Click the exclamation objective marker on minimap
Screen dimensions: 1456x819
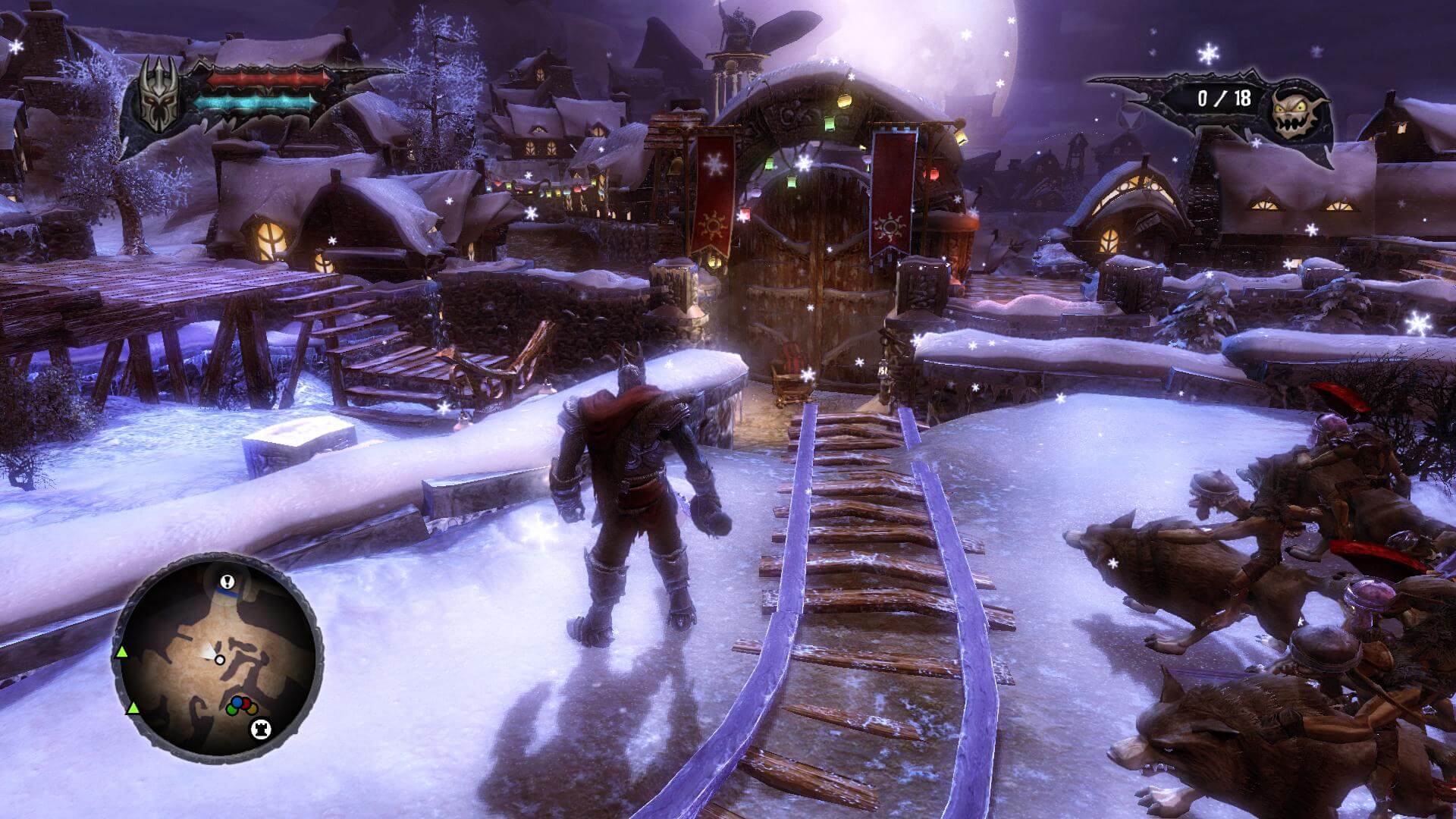pos(225,582)
